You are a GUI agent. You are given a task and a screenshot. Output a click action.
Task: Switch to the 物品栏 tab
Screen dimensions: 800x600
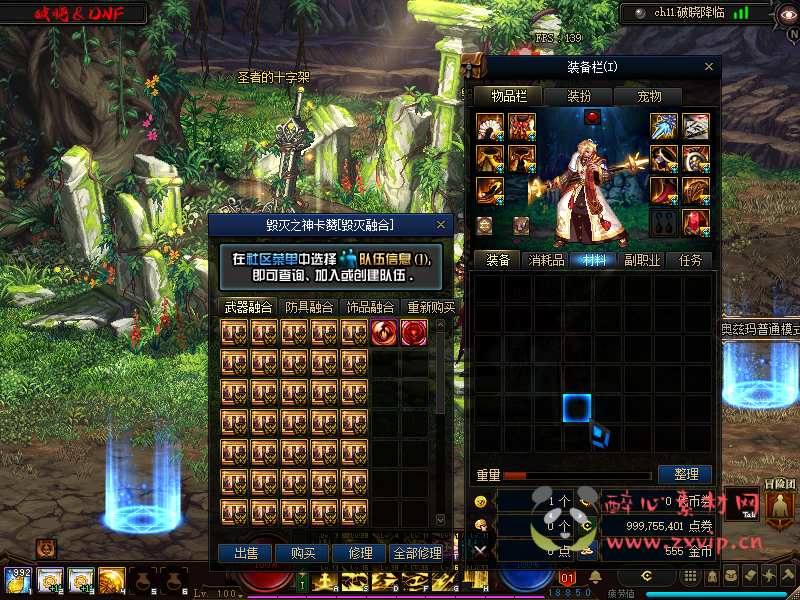point(508,96)
